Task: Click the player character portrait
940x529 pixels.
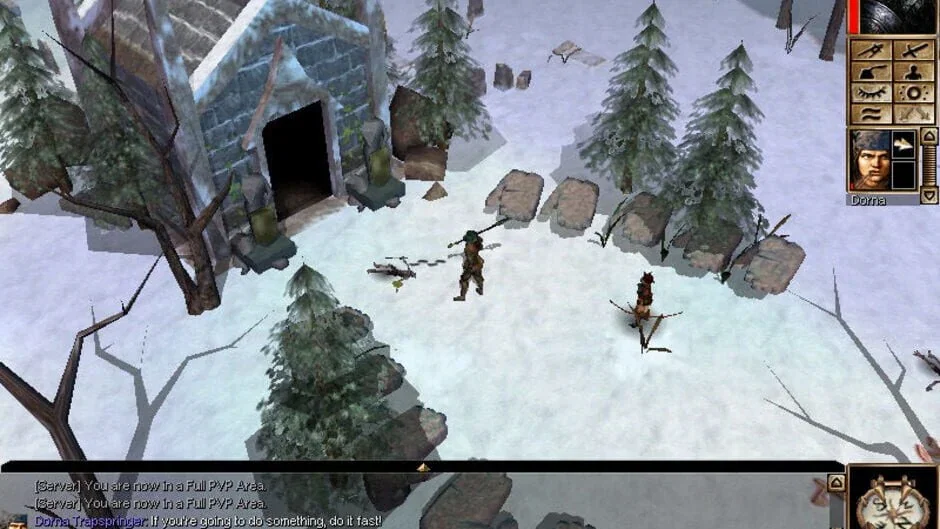Action: tap(893, 17)
